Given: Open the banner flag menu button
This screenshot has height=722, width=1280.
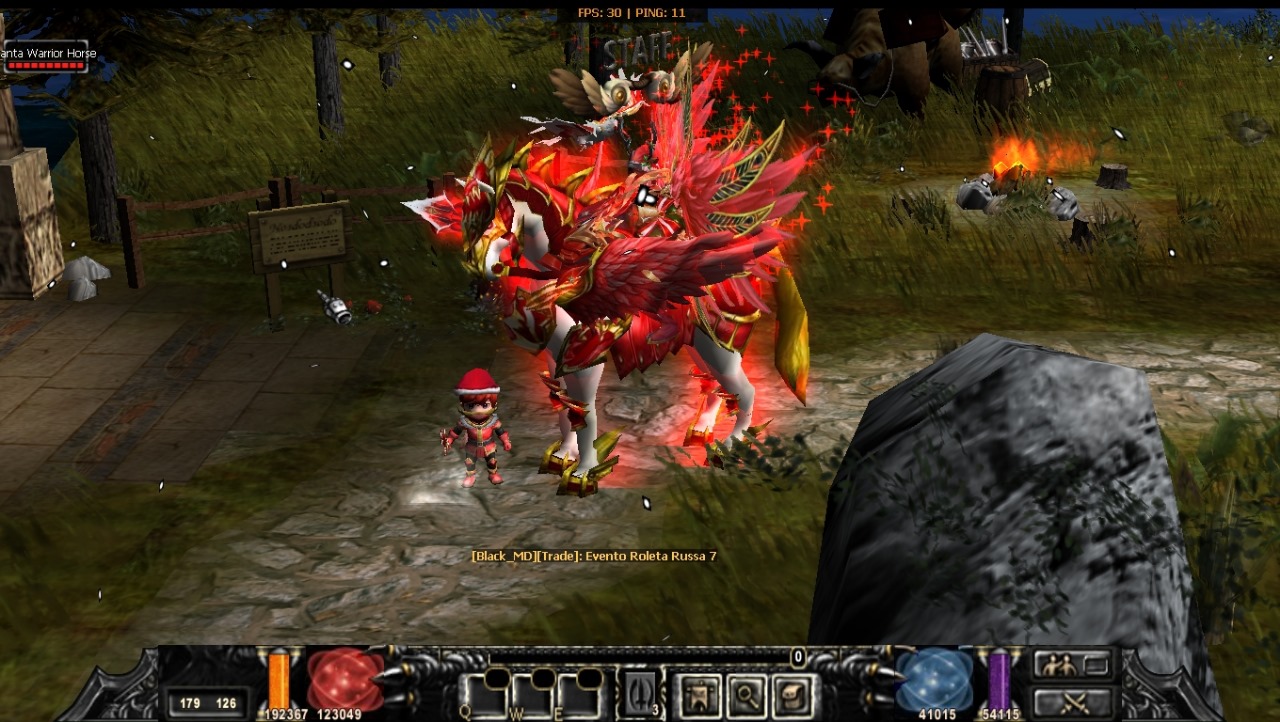Looking at the screenshot, I should (698, 695).
